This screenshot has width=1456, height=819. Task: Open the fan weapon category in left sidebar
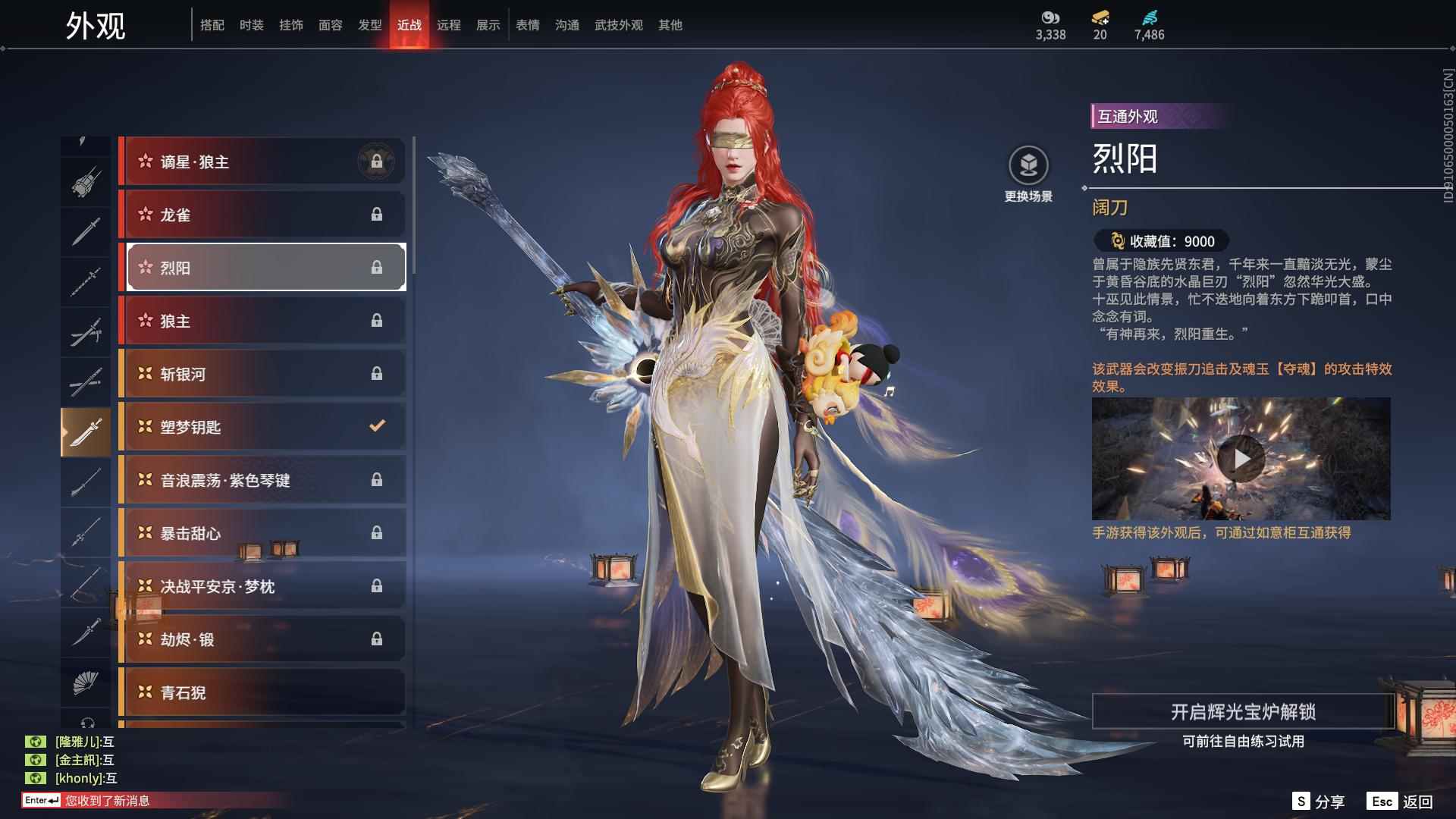[x=86, y=682]
